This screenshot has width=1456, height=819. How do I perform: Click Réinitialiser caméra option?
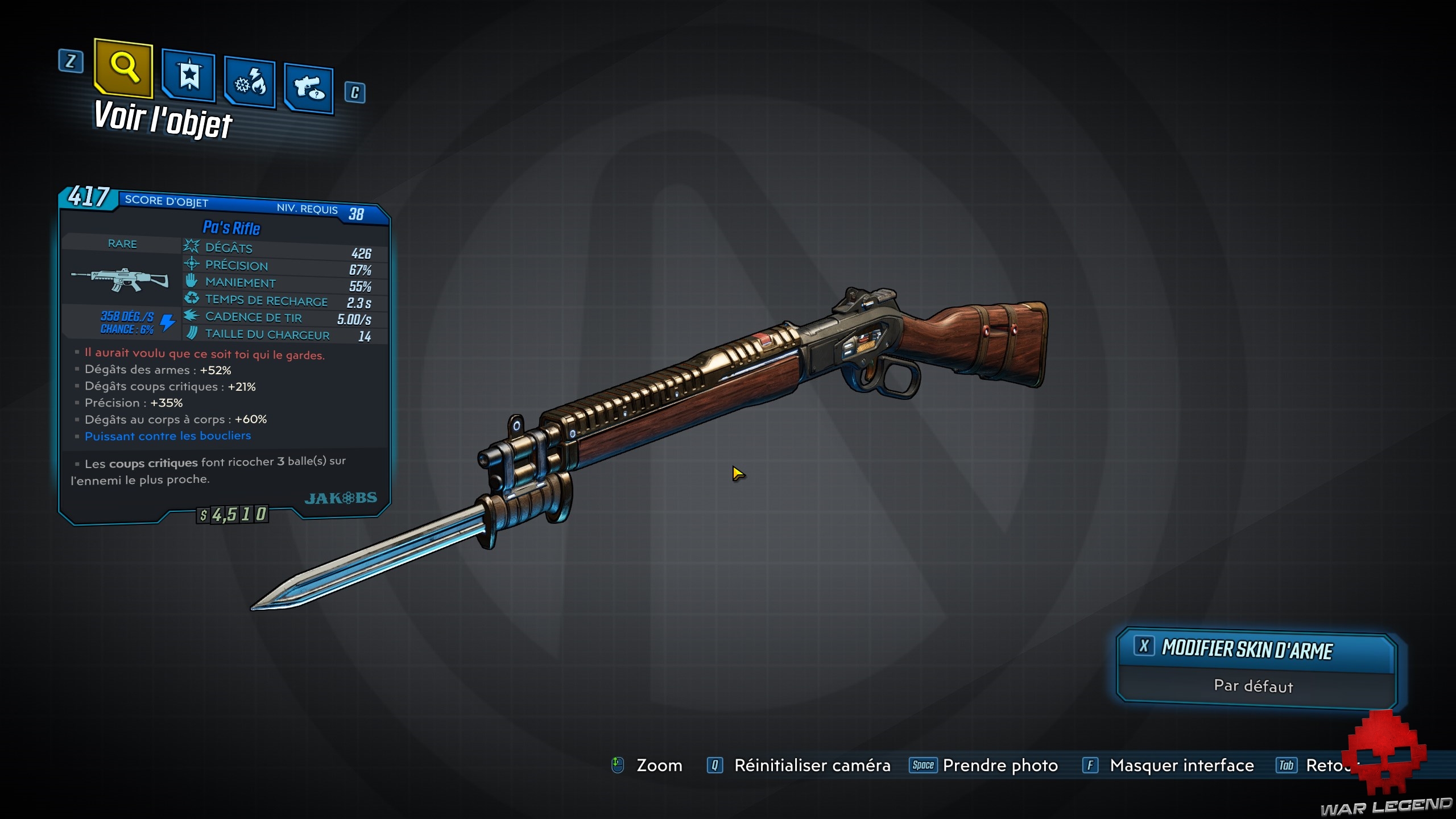pyautogui.click(x=812, y=766)
